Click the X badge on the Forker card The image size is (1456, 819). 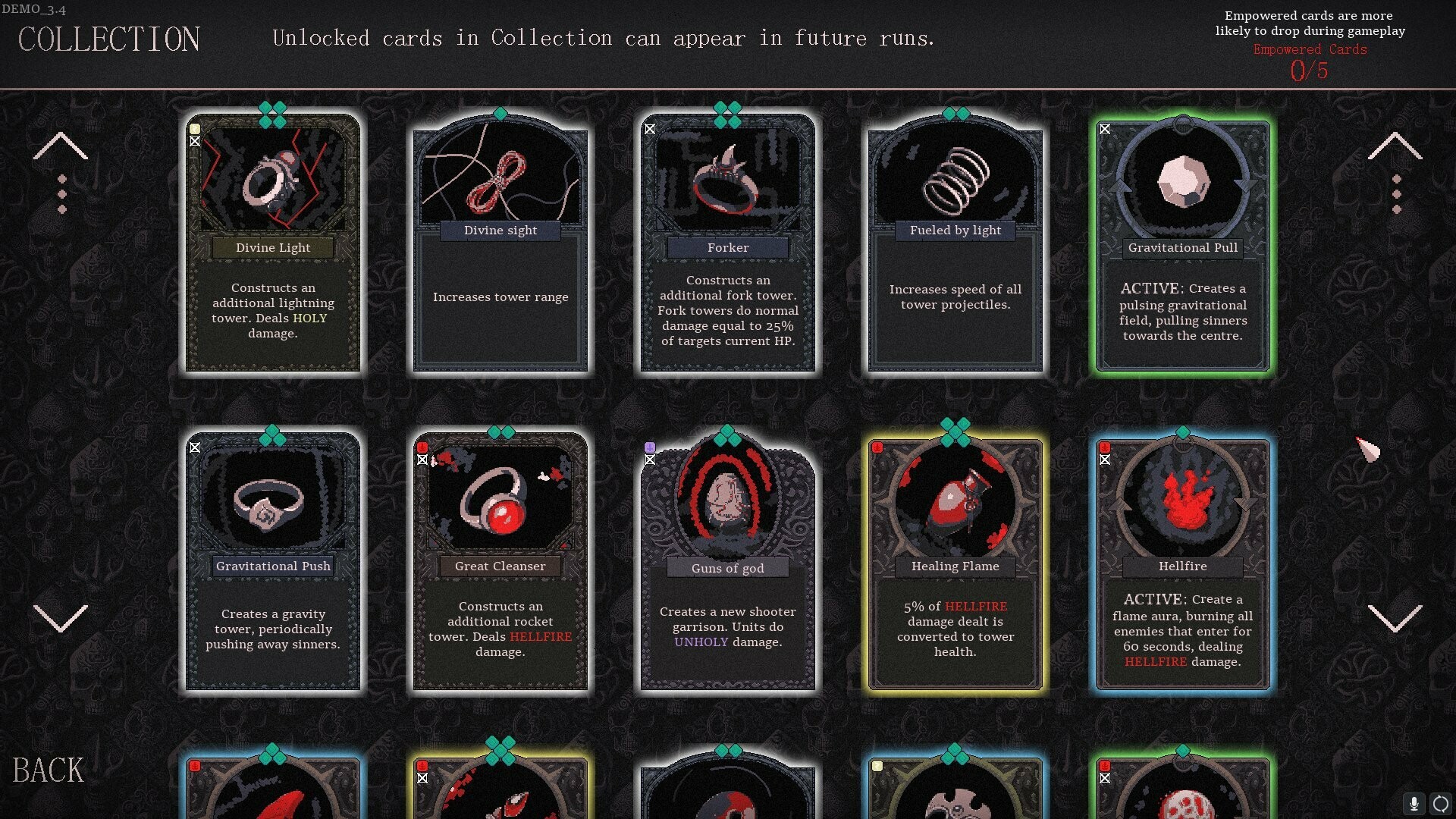(x=650, y=130)
